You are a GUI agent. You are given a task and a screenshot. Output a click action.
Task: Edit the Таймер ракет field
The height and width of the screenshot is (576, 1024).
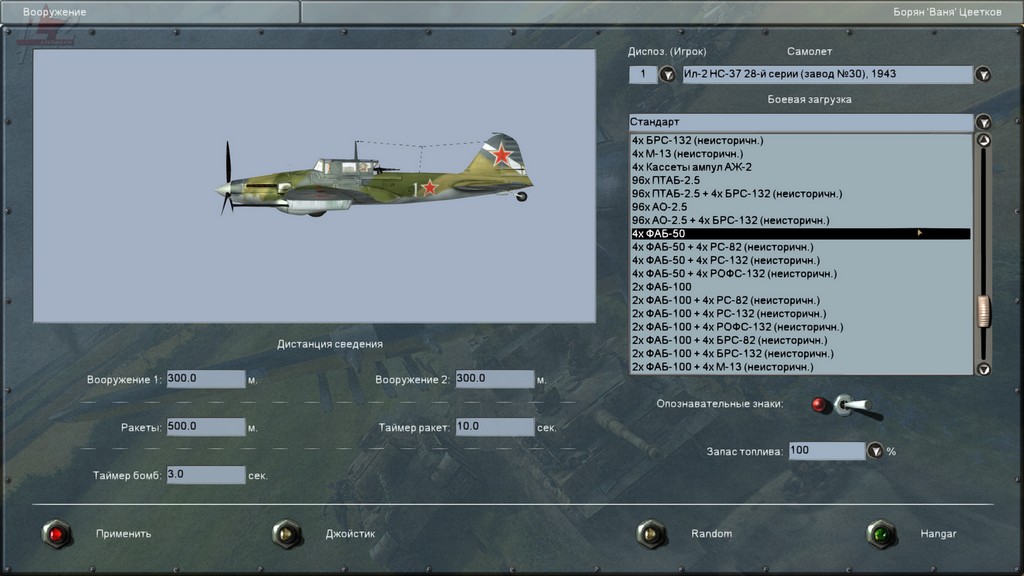coord(494,427)
